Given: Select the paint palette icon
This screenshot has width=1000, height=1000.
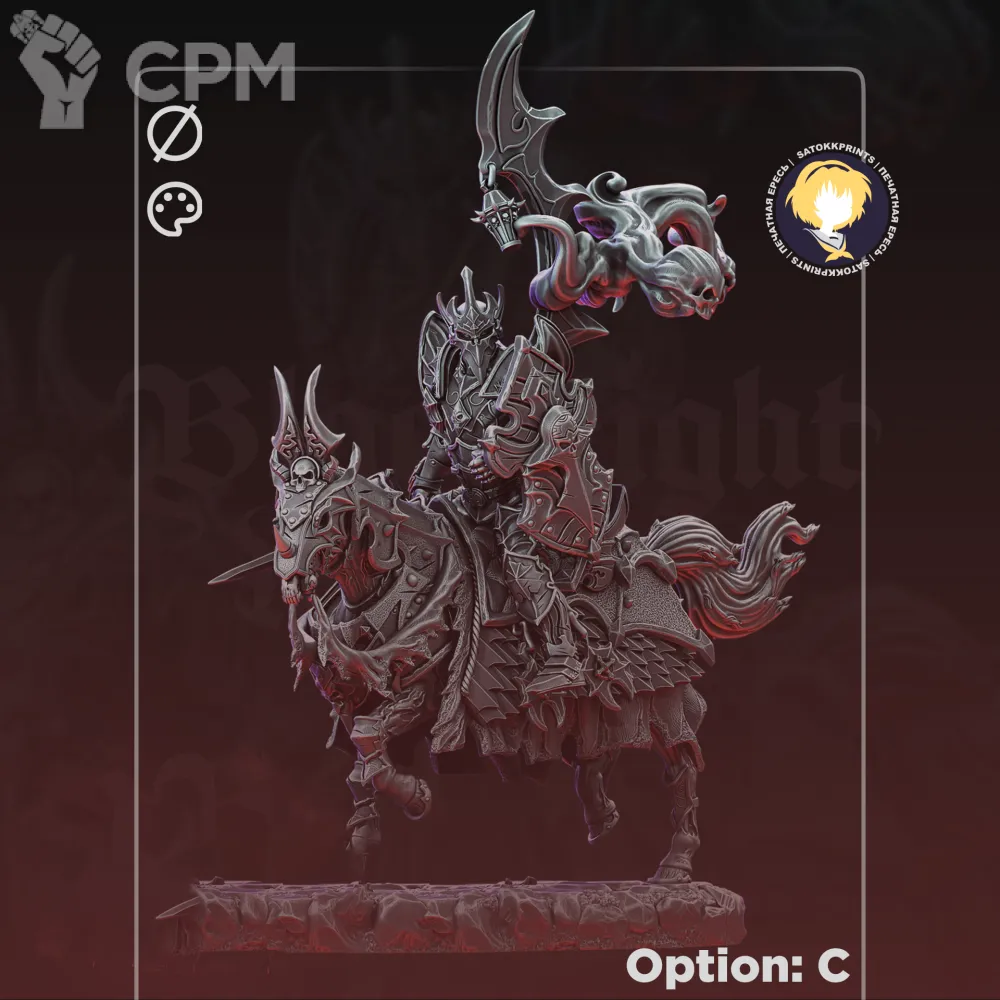Looking at the screenshot, I should [174, 211].
